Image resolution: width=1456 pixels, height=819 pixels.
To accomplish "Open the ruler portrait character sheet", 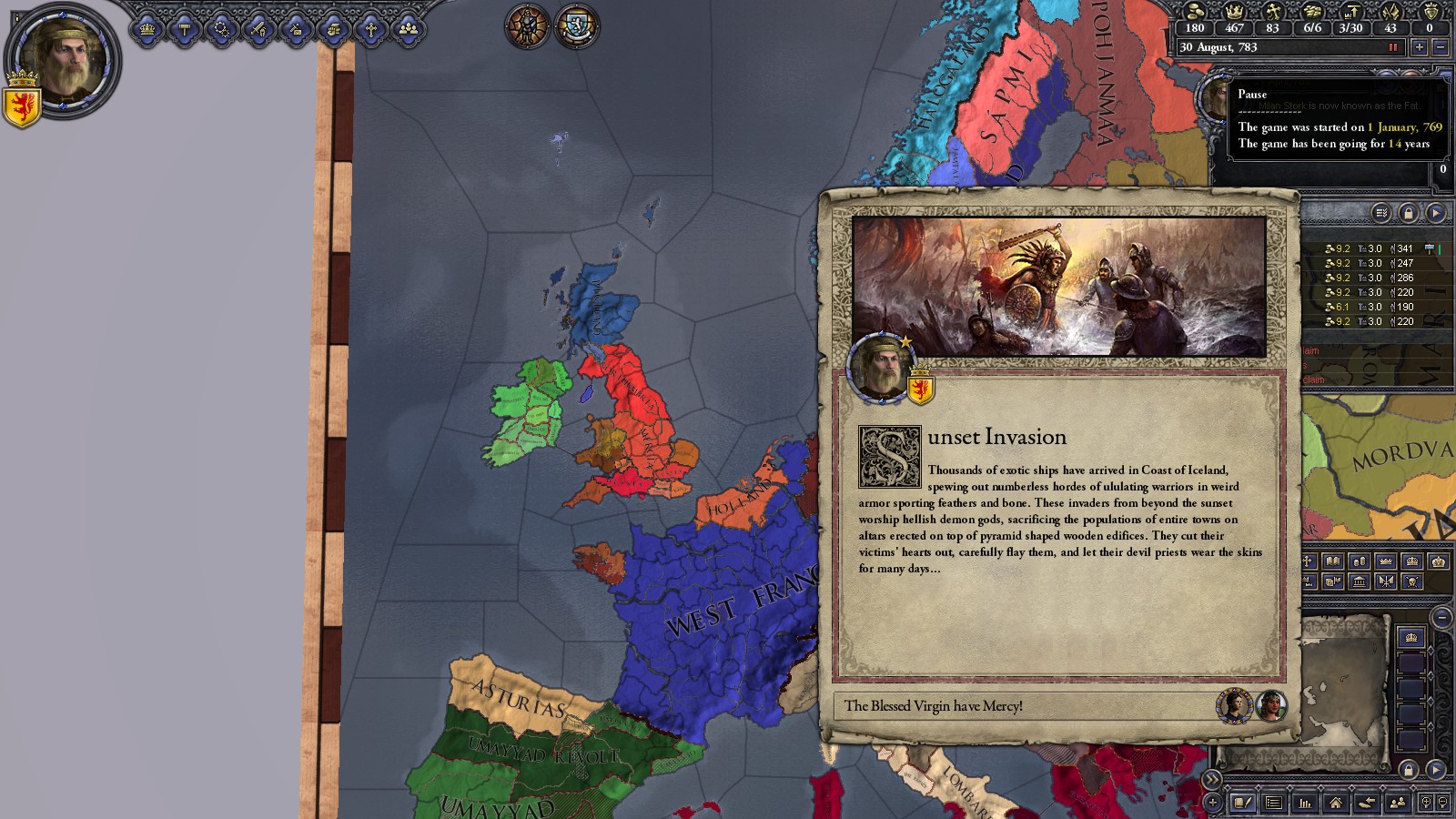I will [64, 60].
